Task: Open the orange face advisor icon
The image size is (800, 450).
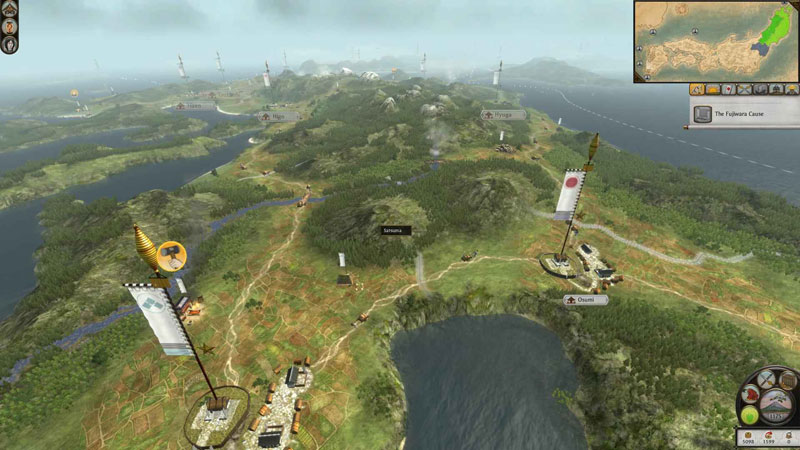Action: tap(9, 26)
